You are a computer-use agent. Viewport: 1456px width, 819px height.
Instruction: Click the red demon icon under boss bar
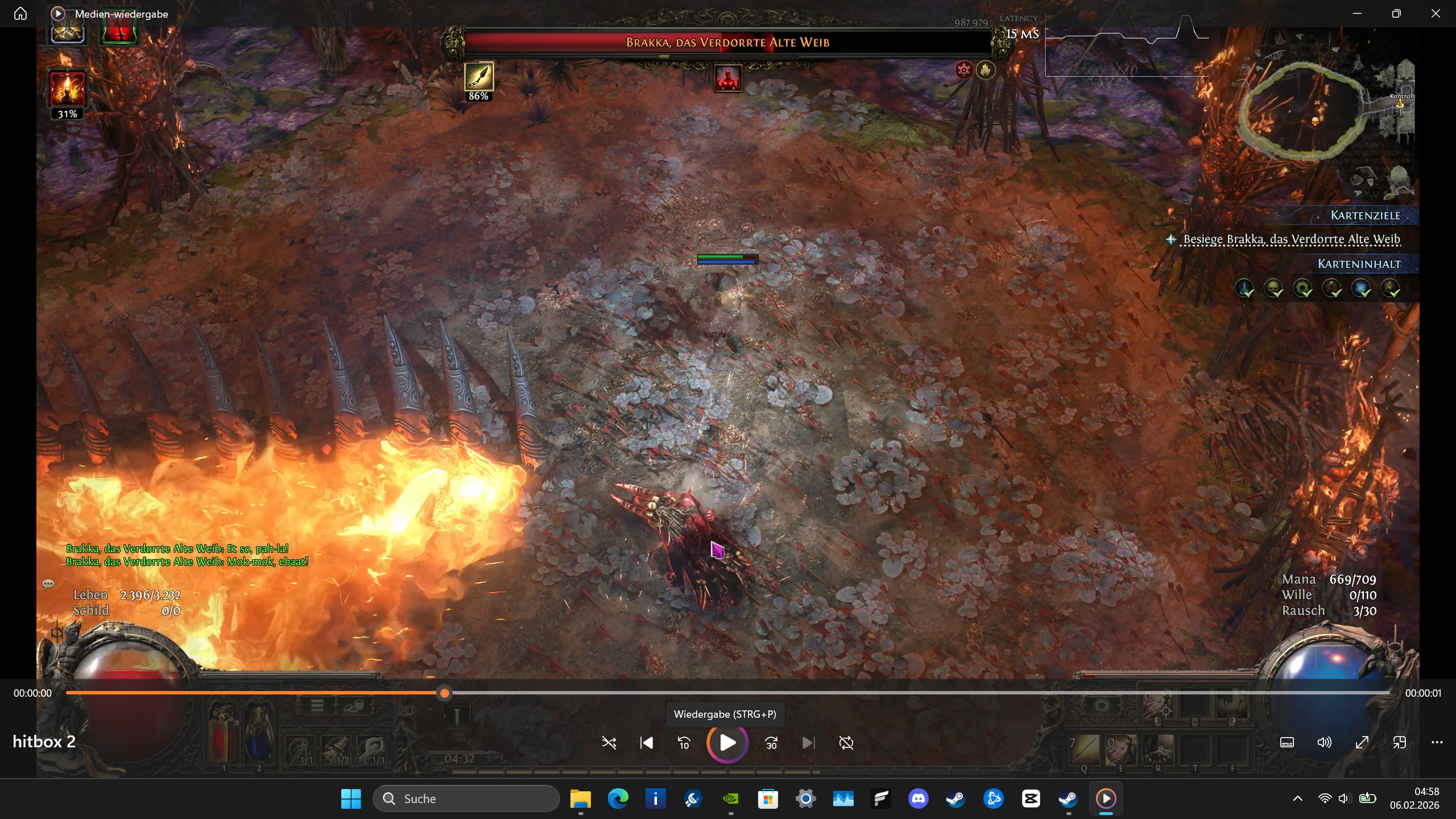727,79
